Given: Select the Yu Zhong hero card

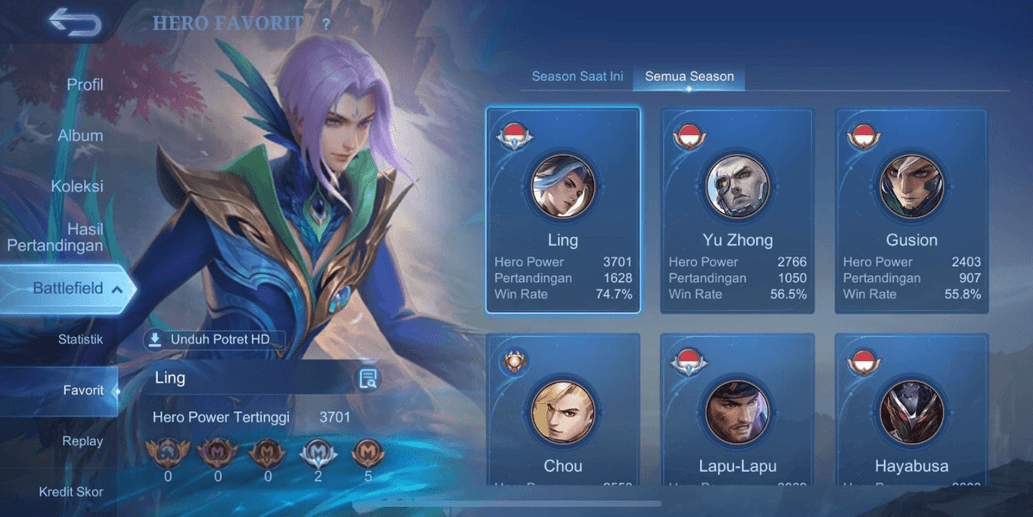Looking at the screenshot, I should [737, 210].
